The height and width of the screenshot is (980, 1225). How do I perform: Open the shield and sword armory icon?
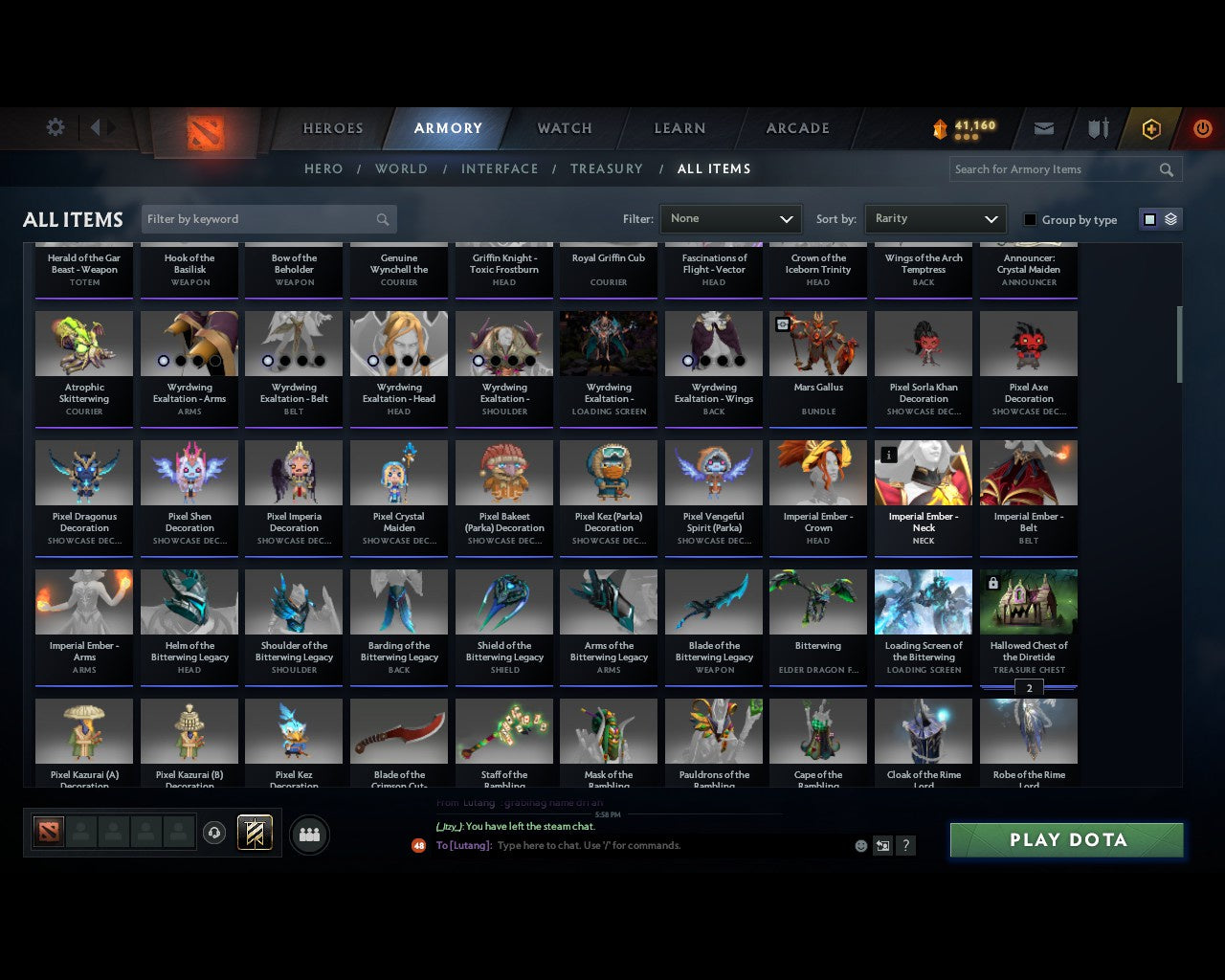click(x=1097, y=127)
